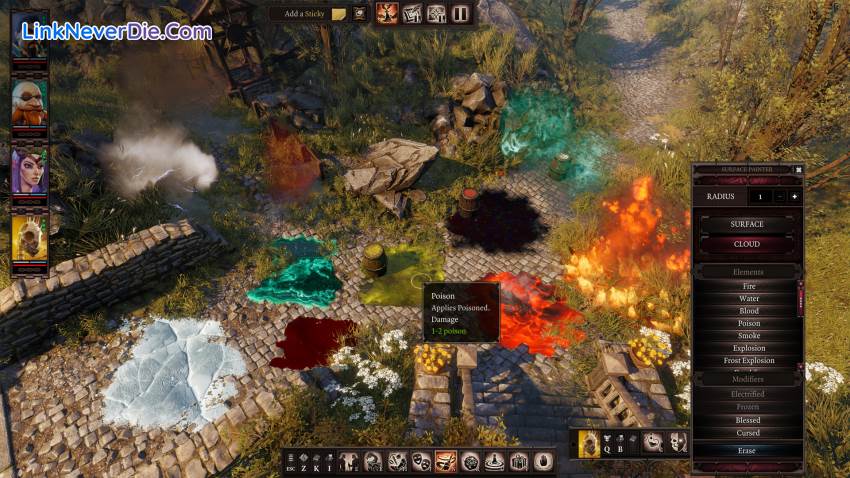Select the Fire element
This screenshot has height=478, width=850.
click(748, 286)
